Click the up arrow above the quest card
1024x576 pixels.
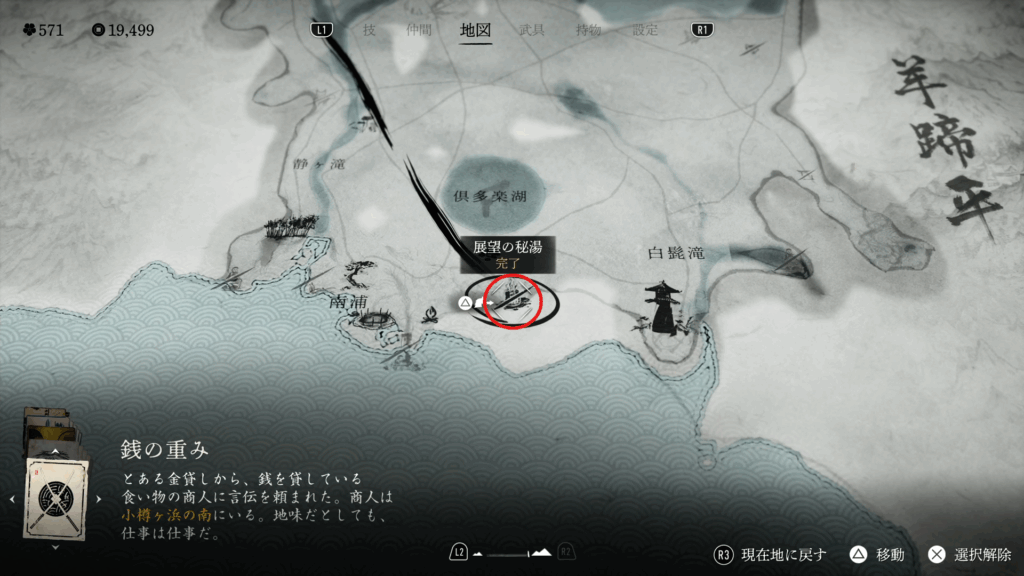(54, 449)
